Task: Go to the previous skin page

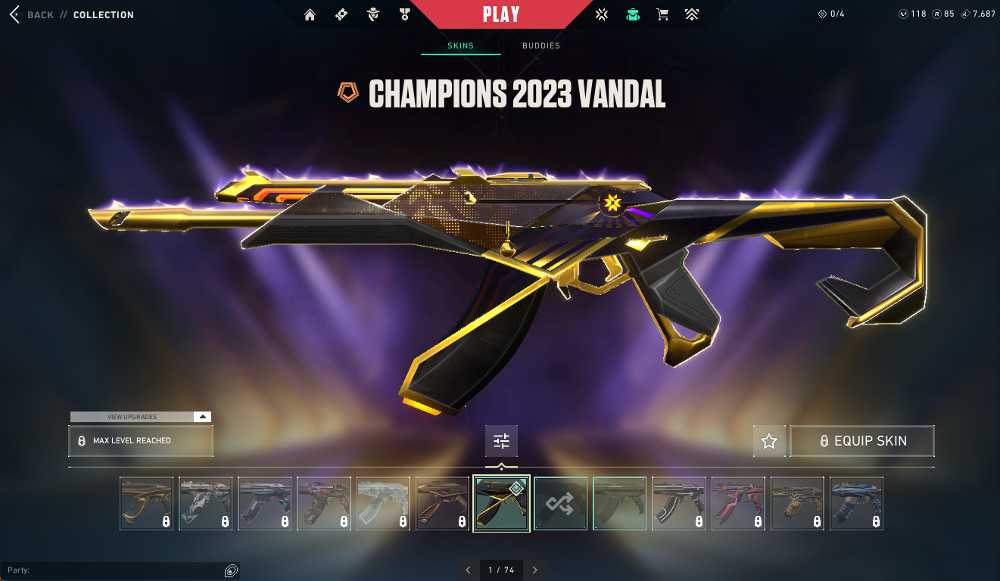Action: click(467, 570)
